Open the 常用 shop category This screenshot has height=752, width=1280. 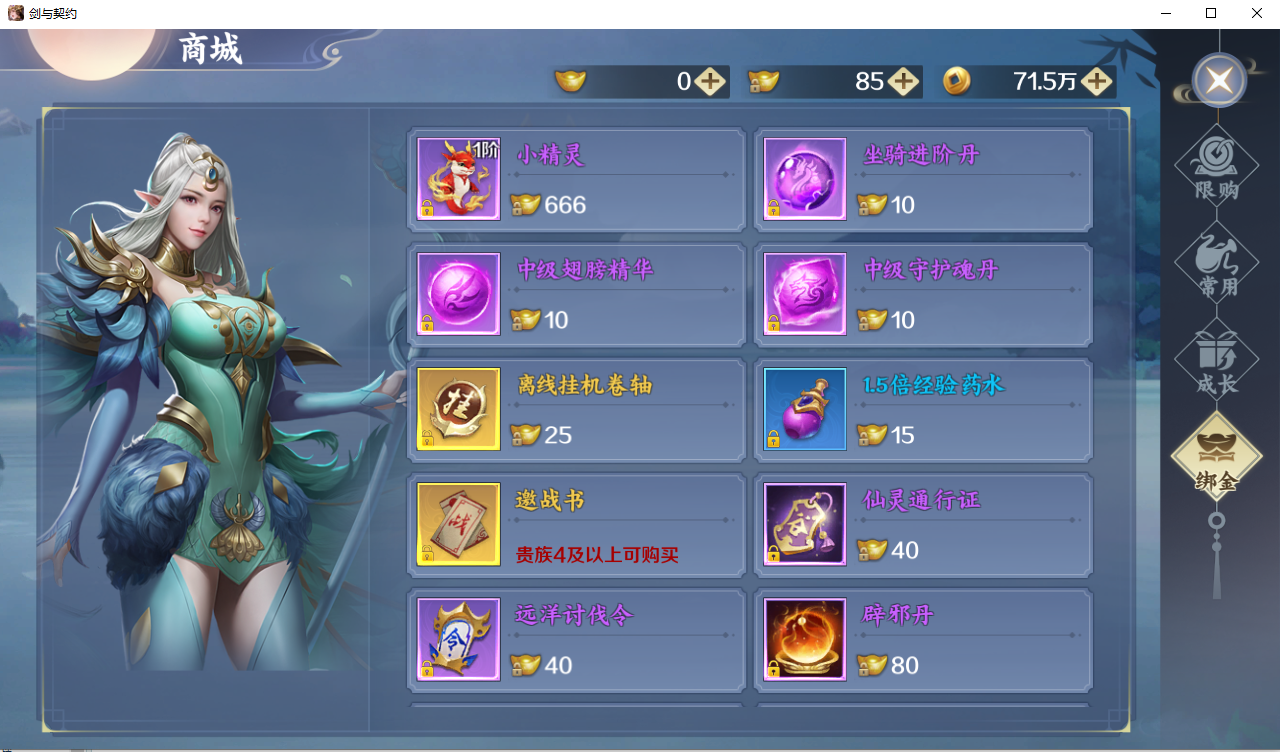(1216, 263)
